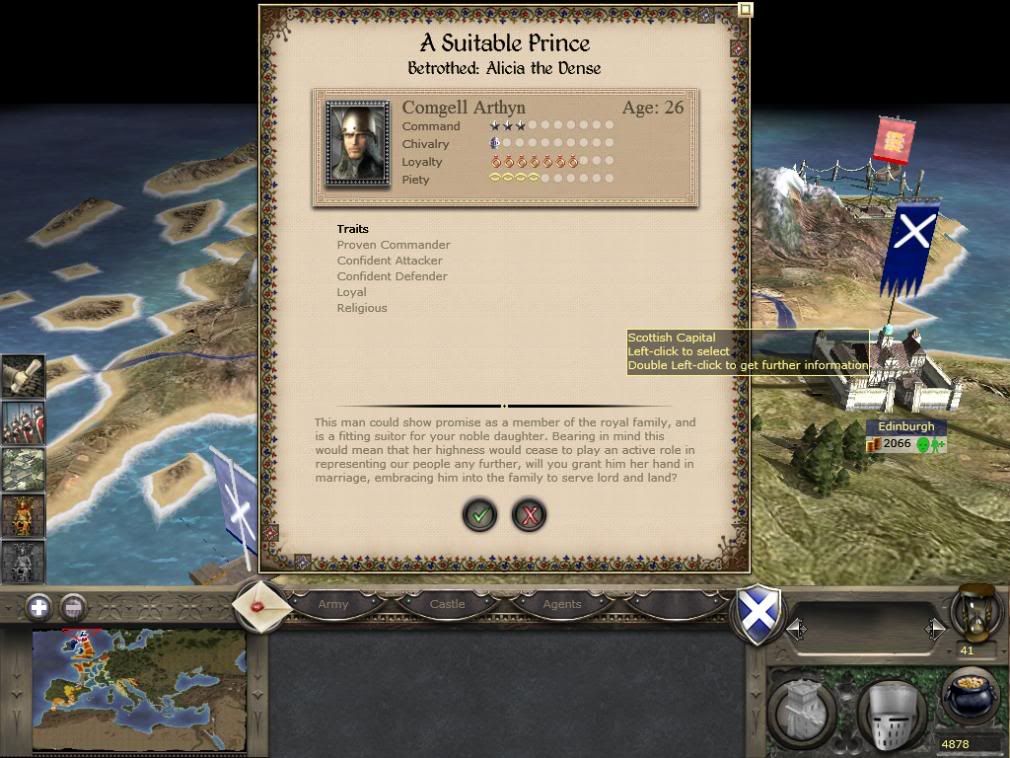Decline the suitor with the red X

click(x=528, y=515)
